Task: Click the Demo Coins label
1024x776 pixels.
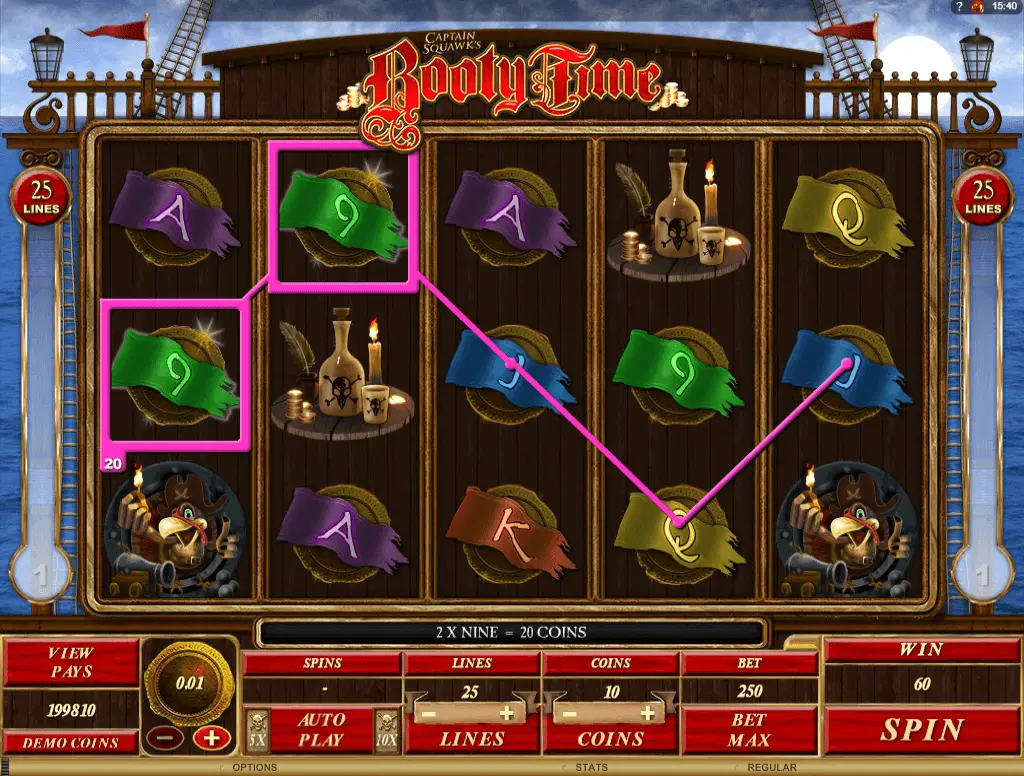Action: tap(71, 742)
